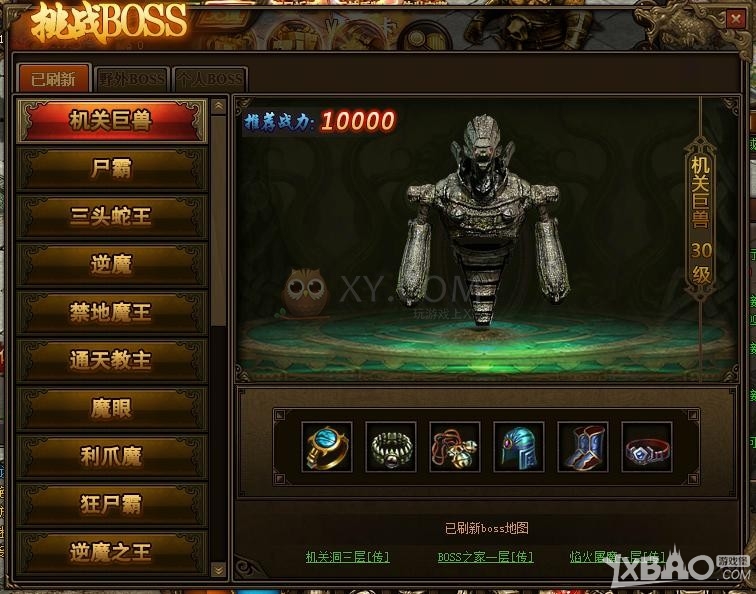Pick 逆魔 in the boss list
The image size is (756, 594).
111,265
